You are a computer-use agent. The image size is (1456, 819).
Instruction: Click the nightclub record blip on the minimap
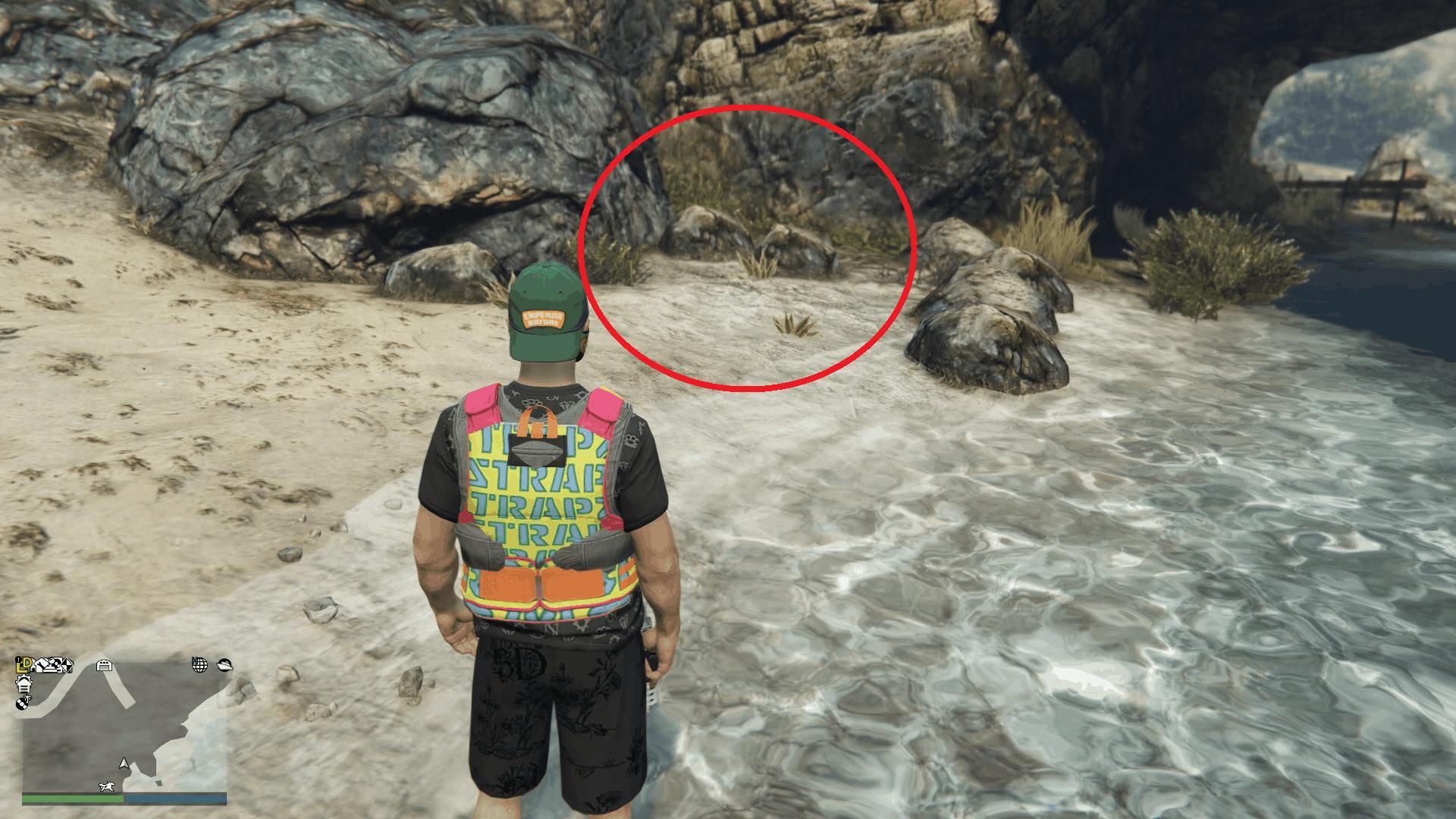click(24, 703)
